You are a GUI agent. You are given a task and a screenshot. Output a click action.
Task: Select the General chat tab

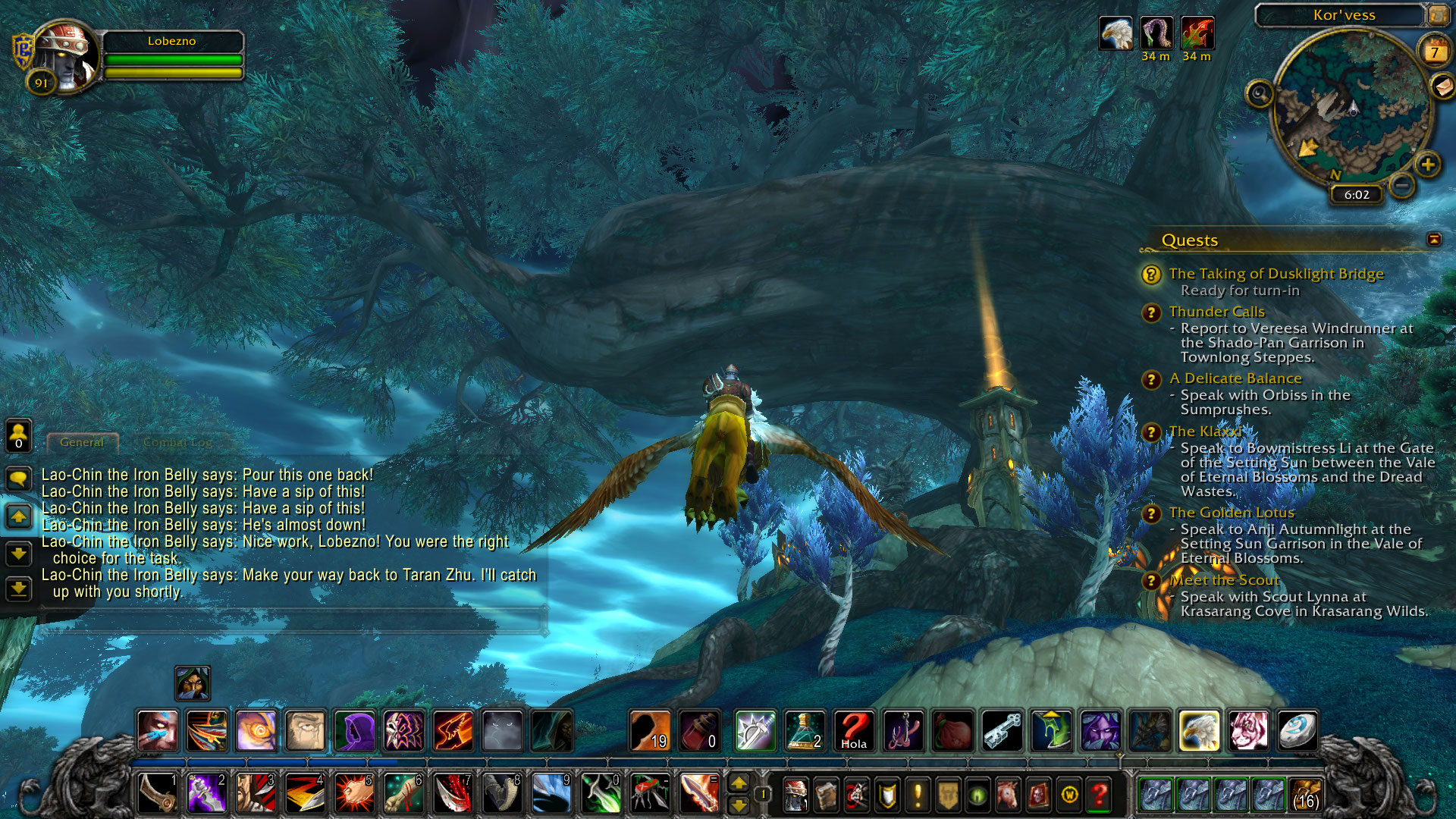point(82,442)
